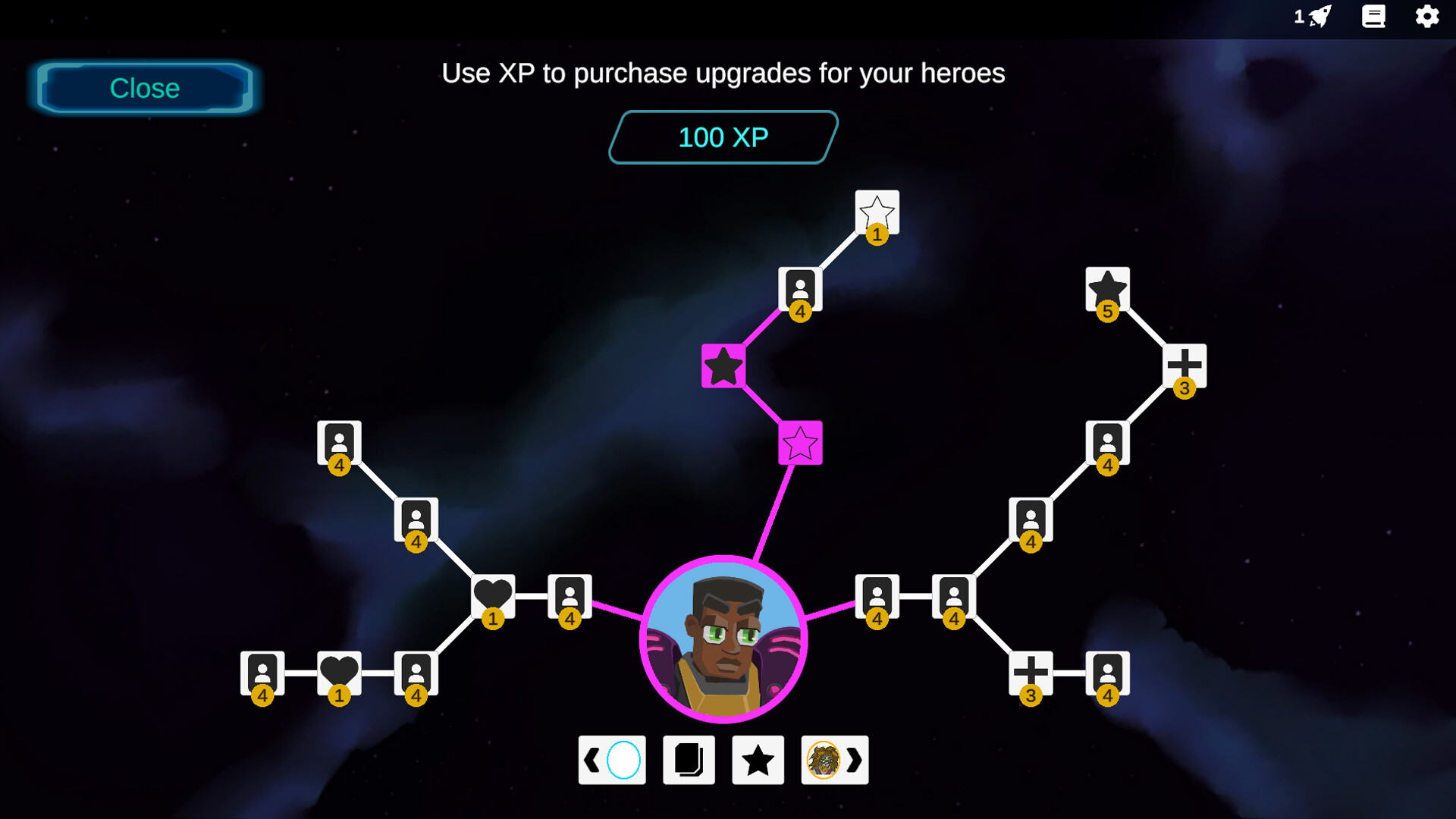Buy the heart upgrade costing 1 XP
Screen dimensions: 1456x819
[491, 595]
